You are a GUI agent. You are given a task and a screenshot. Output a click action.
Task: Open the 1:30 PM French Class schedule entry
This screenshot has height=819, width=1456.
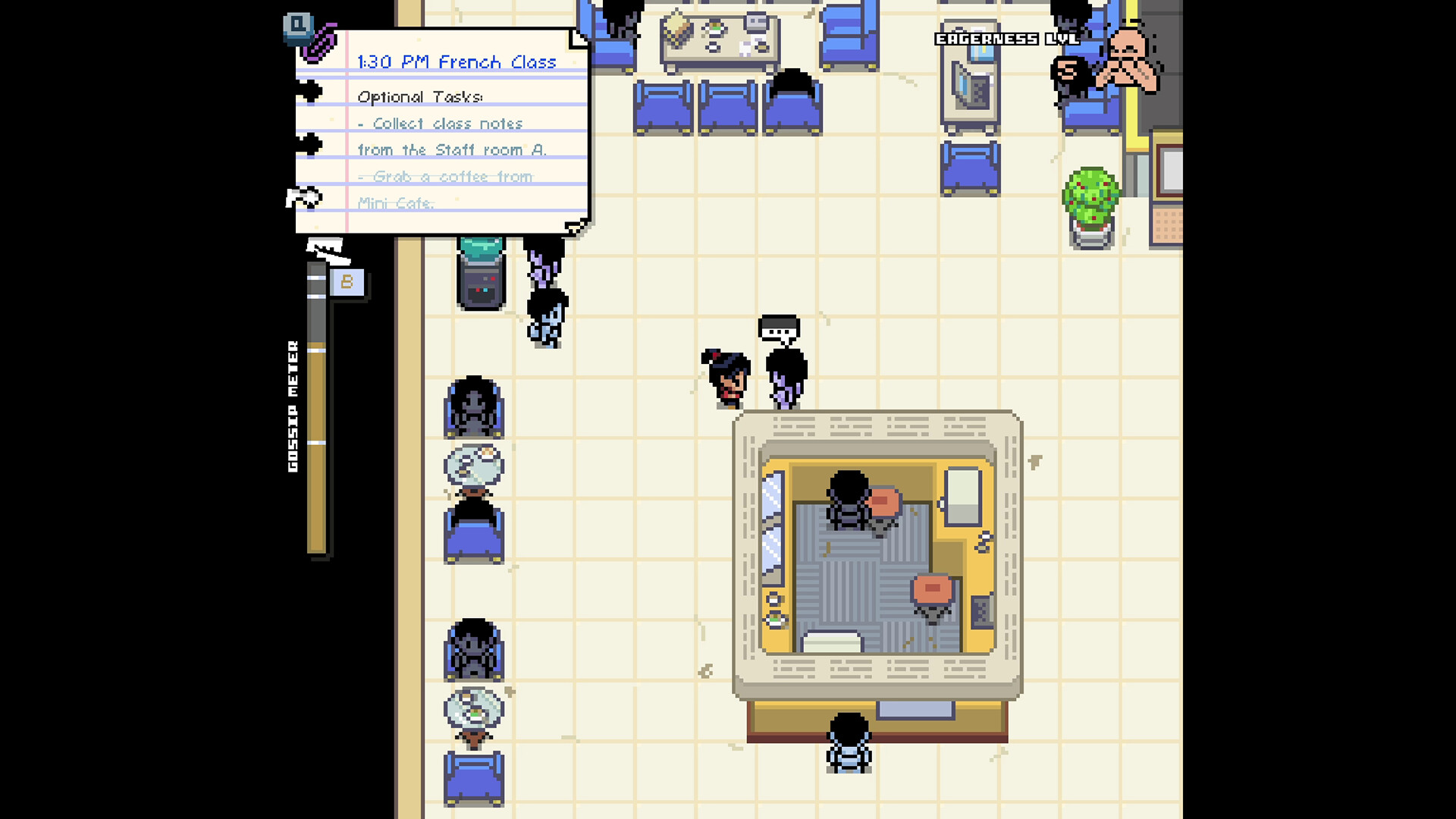(456, 62)
